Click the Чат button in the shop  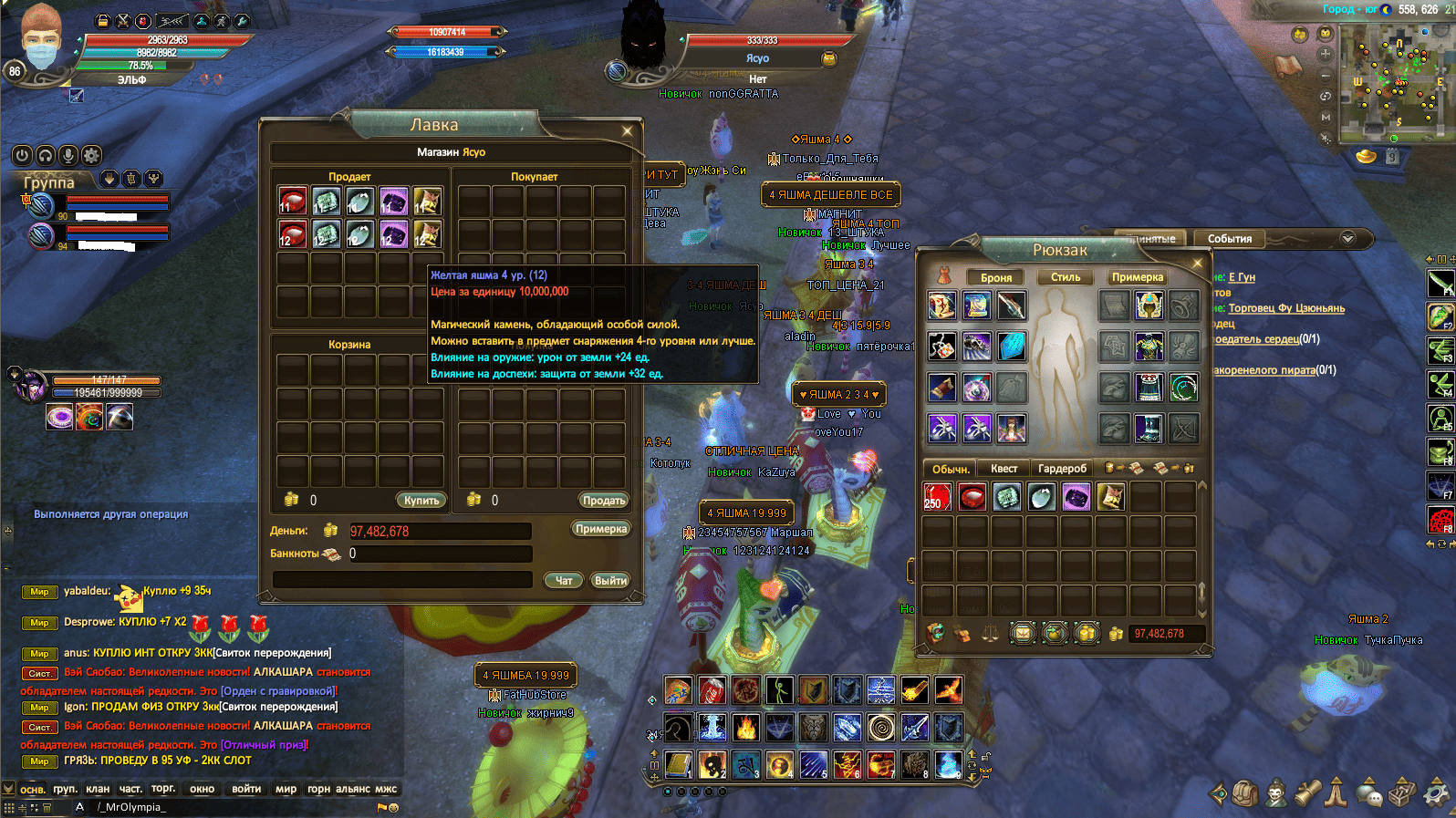pos(564,580)
